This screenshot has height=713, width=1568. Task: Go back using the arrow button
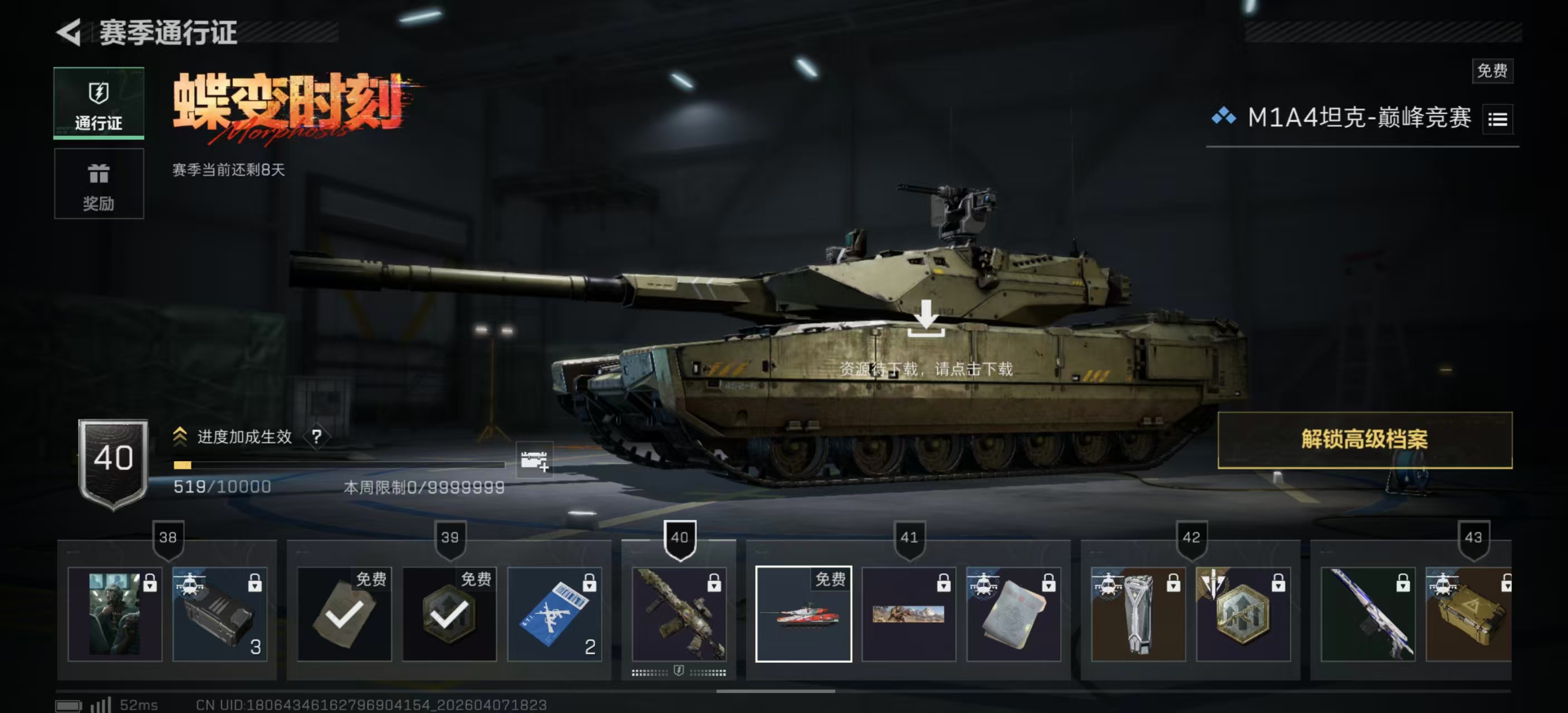click(69, 32)
